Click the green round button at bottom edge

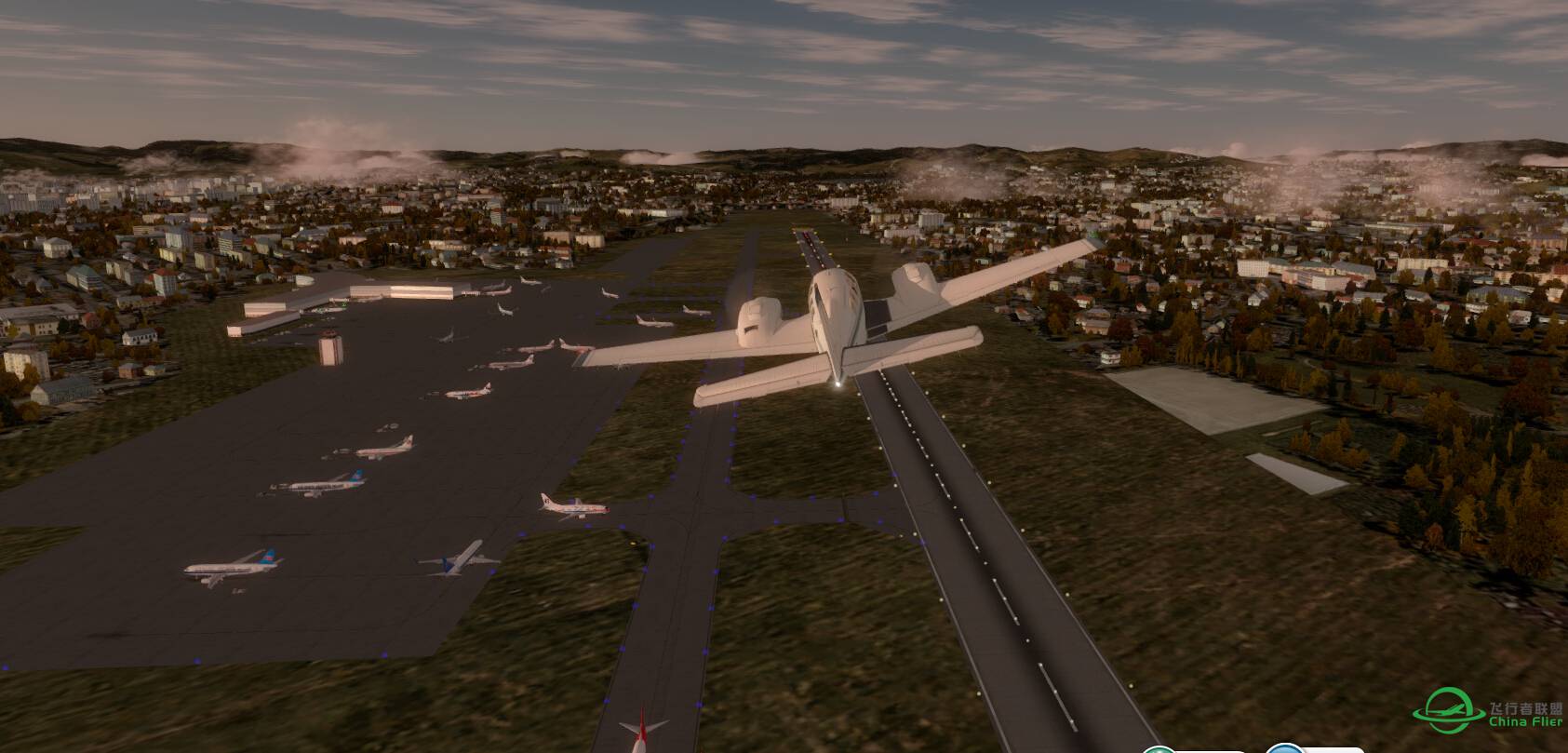[x=1159, y=748]
